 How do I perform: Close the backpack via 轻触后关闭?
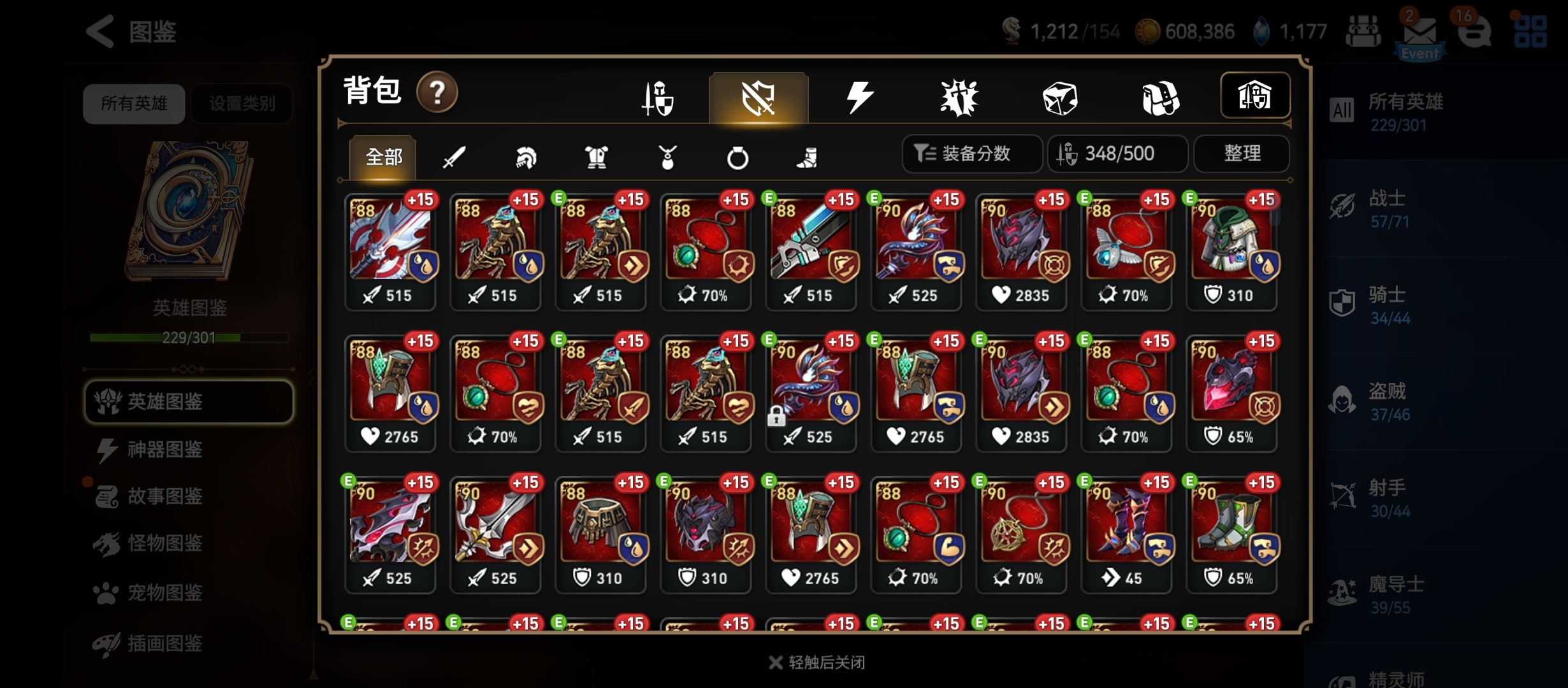817,663
